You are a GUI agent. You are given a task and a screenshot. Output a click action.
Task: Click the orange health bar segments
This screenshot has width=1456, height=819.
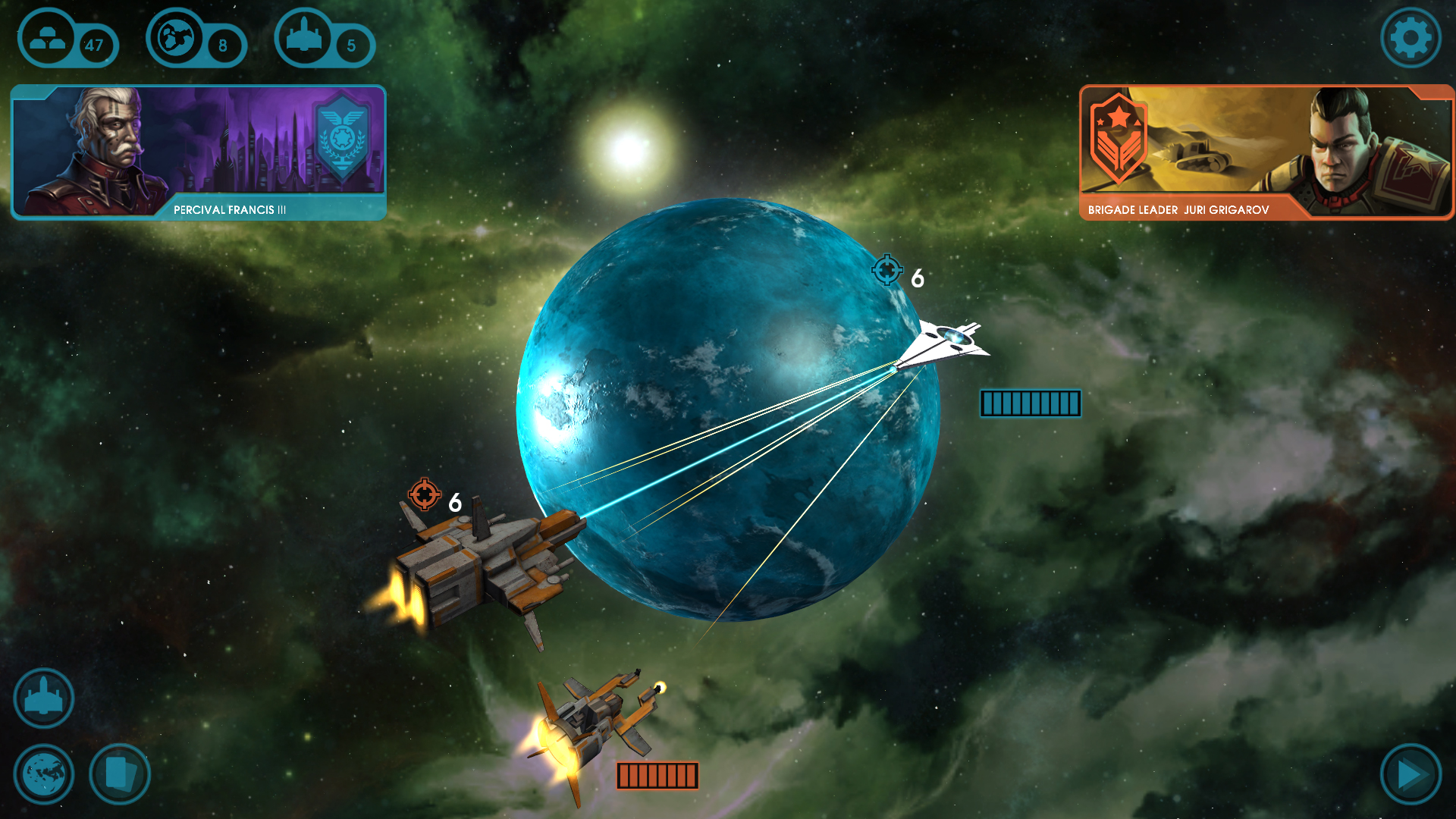pos(657,775)
